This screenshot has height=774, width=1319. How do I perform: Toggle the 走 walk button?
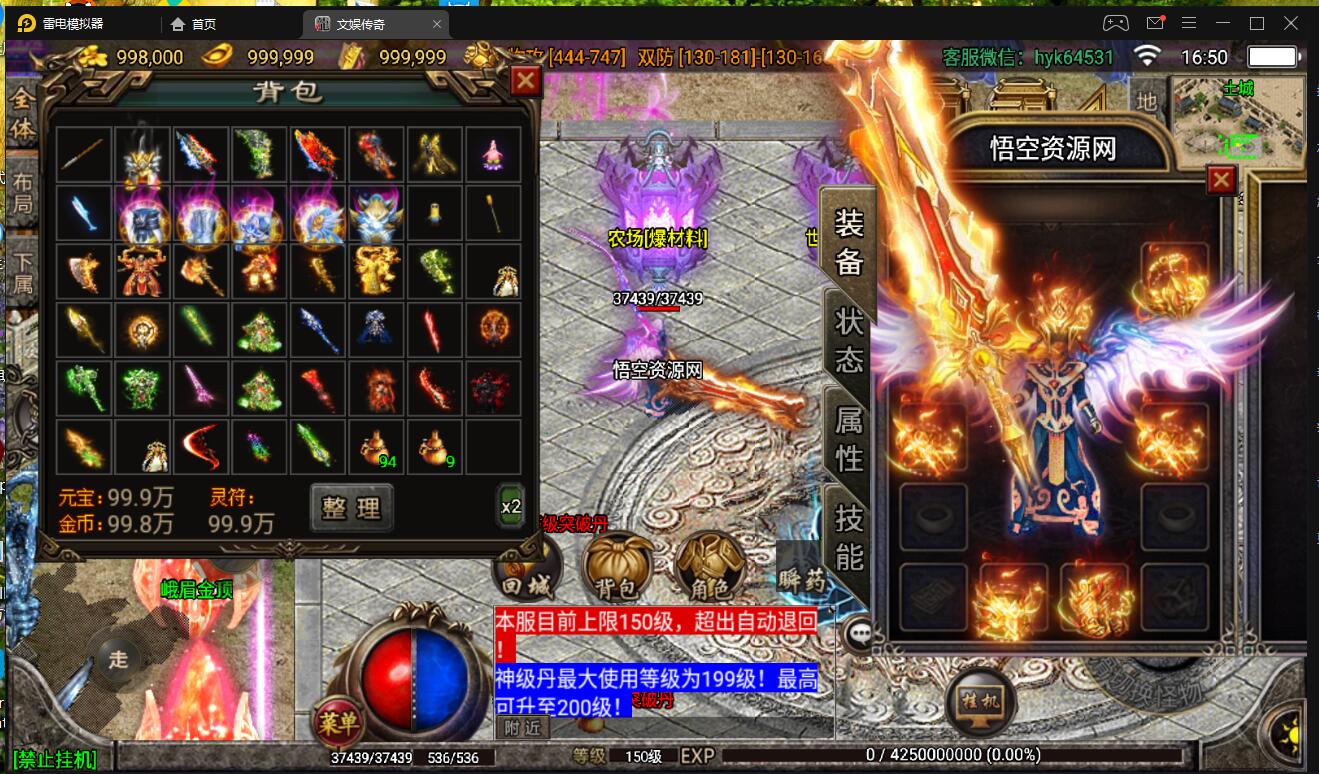[119, 659]
